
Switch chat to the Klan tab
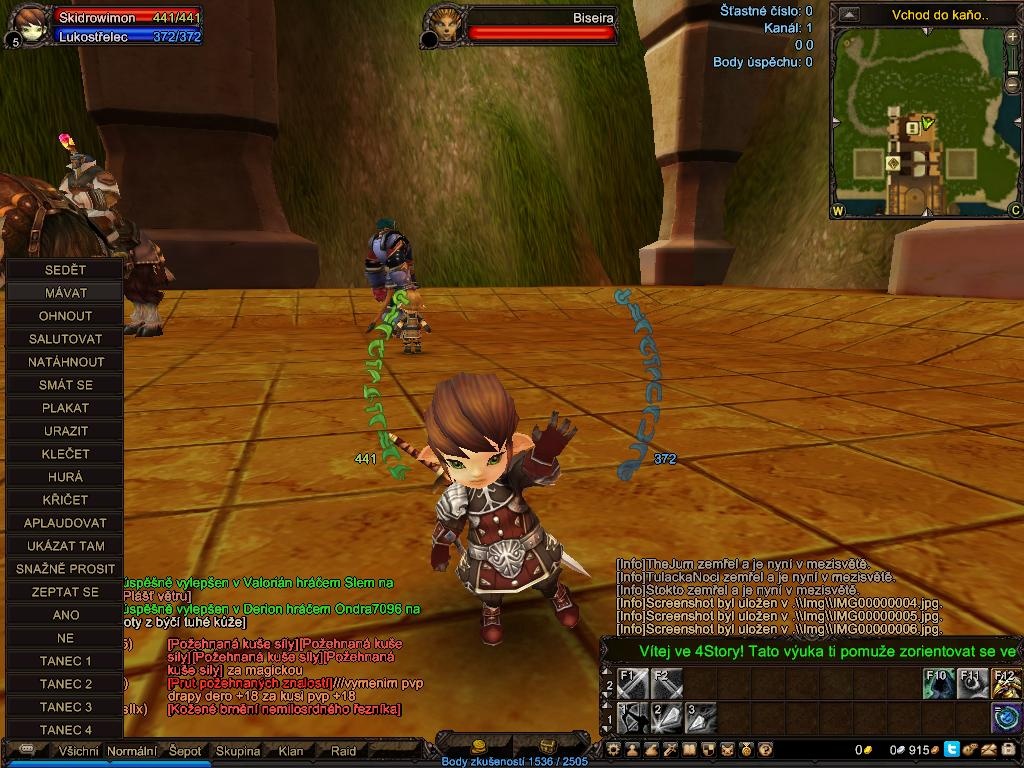291,751
